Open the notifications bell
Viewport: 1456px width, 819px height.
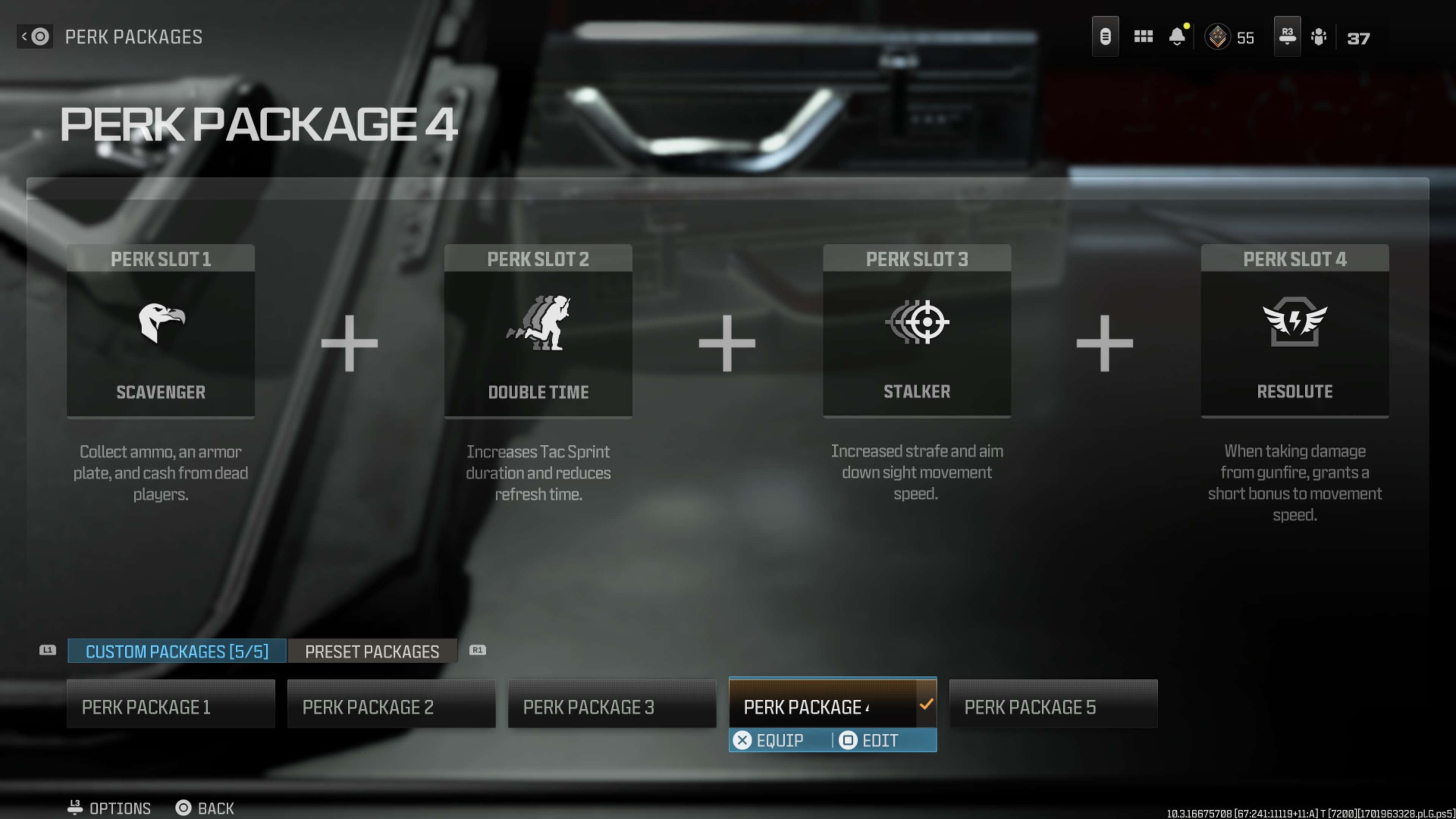1177,37
